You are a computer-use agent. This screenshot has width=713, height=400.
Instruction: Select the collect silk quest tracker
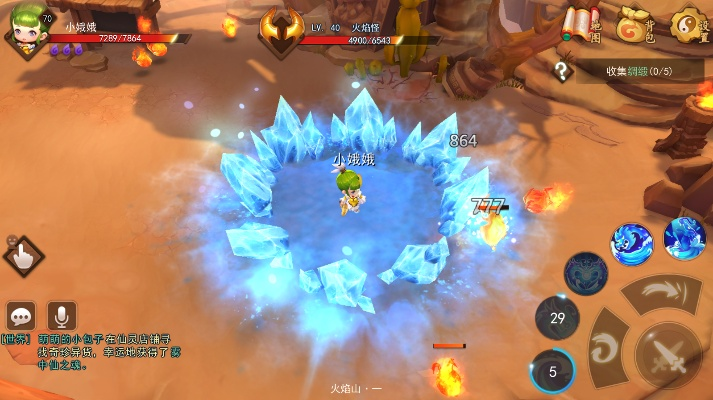coord(639,71)
